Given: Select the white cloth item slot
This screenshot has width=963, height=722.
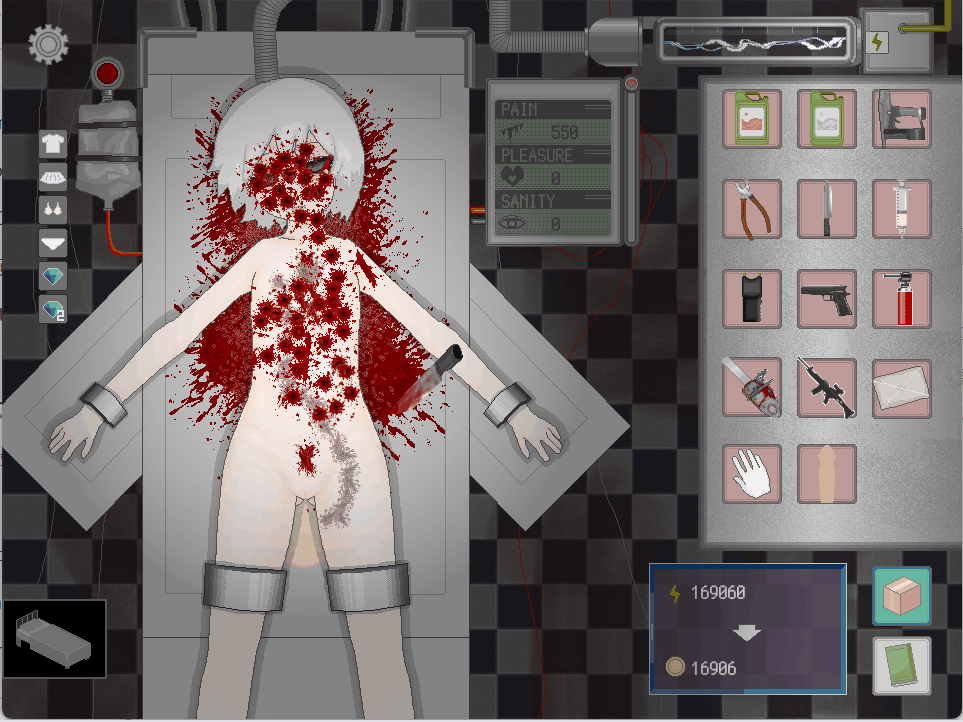Looking at the screenshot, I should pyautogui.click(x=901, y=388).
